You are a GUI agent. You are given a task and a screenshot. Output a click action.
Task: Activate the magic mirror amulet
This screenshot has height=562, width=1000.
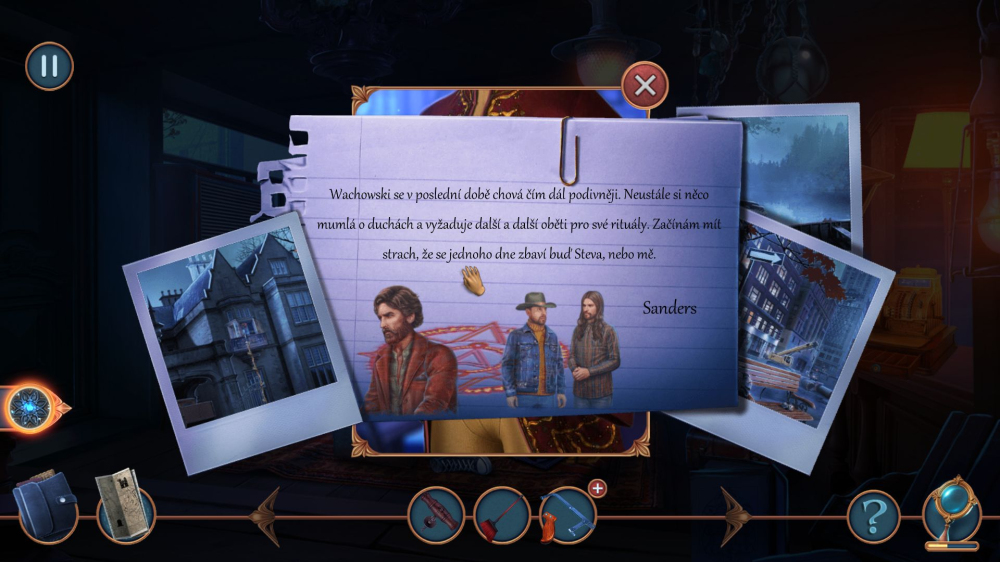[x=951, y=511]
